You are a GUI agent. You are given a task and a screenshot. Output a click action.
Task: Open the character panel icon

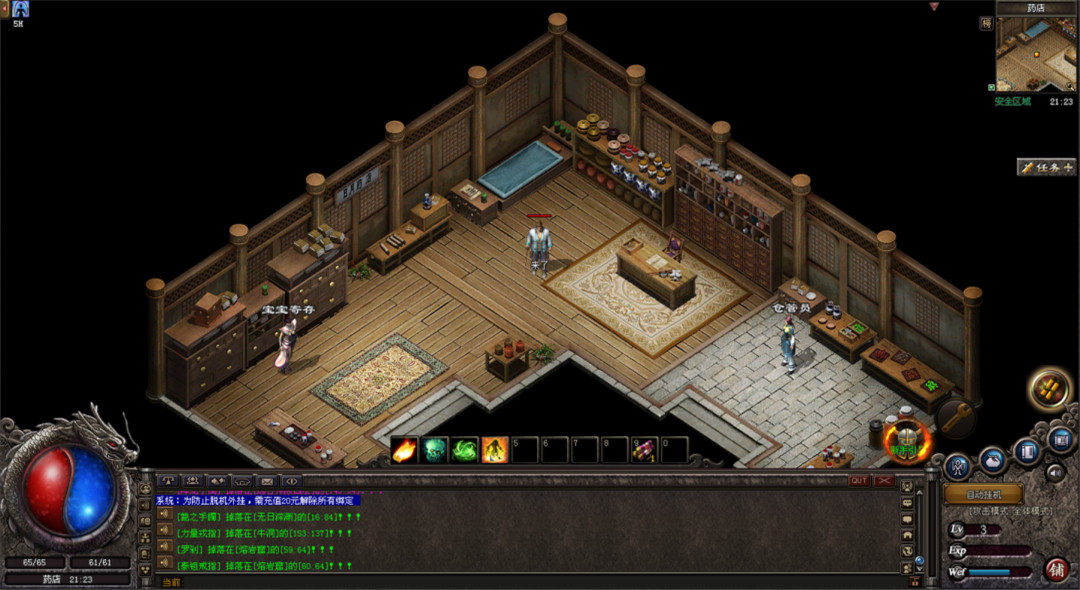click(x=958, y=465)
